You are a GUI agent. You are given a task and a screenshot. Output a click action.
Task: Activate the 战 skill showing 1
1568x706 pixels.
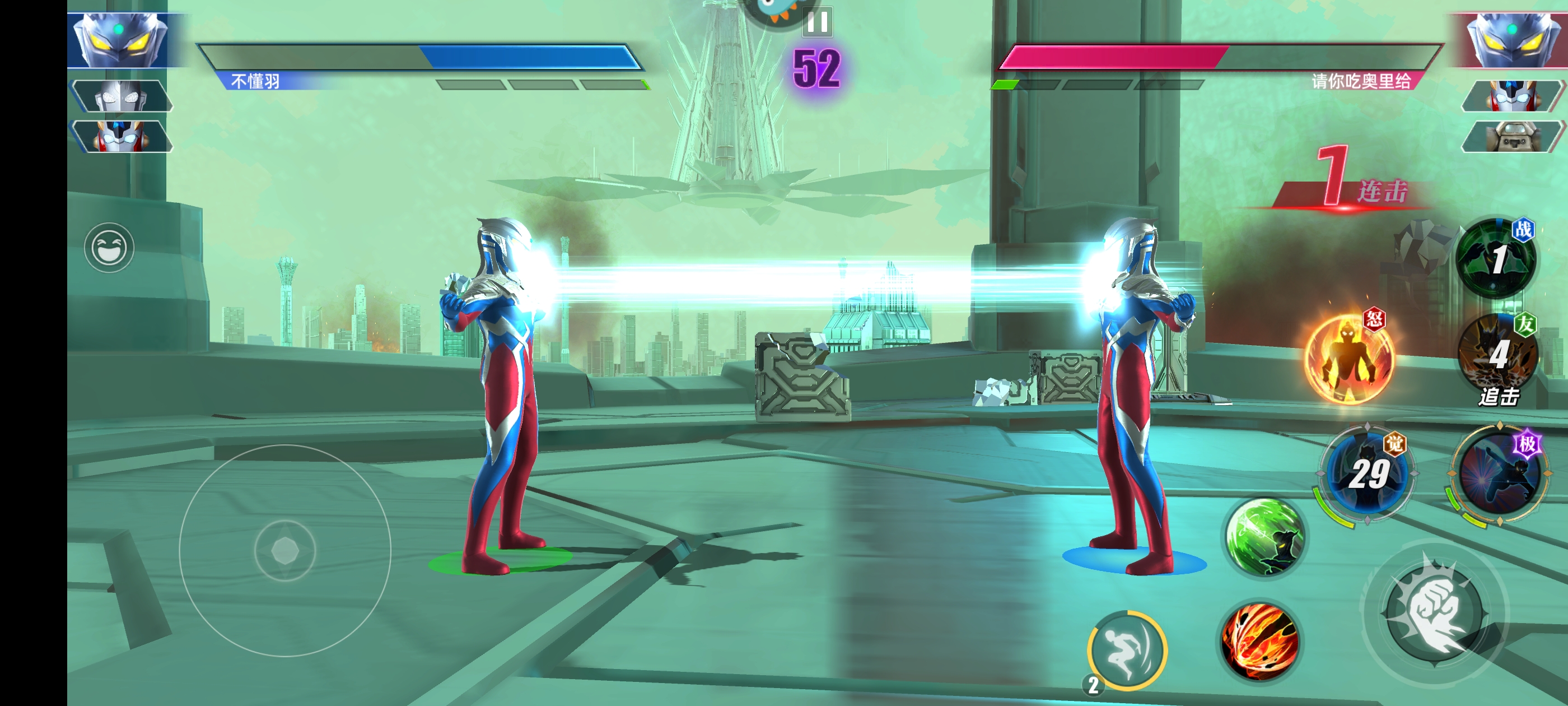point(1495,258)
